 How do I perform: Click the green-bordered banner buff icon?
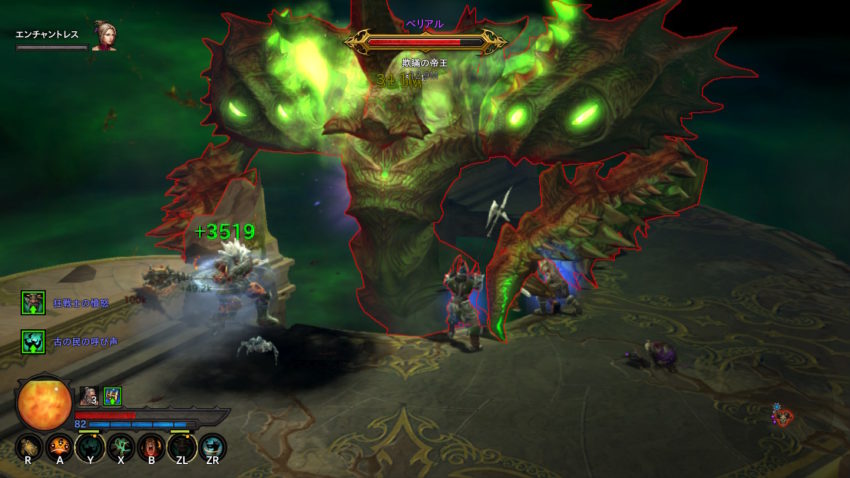coord(112,396)
